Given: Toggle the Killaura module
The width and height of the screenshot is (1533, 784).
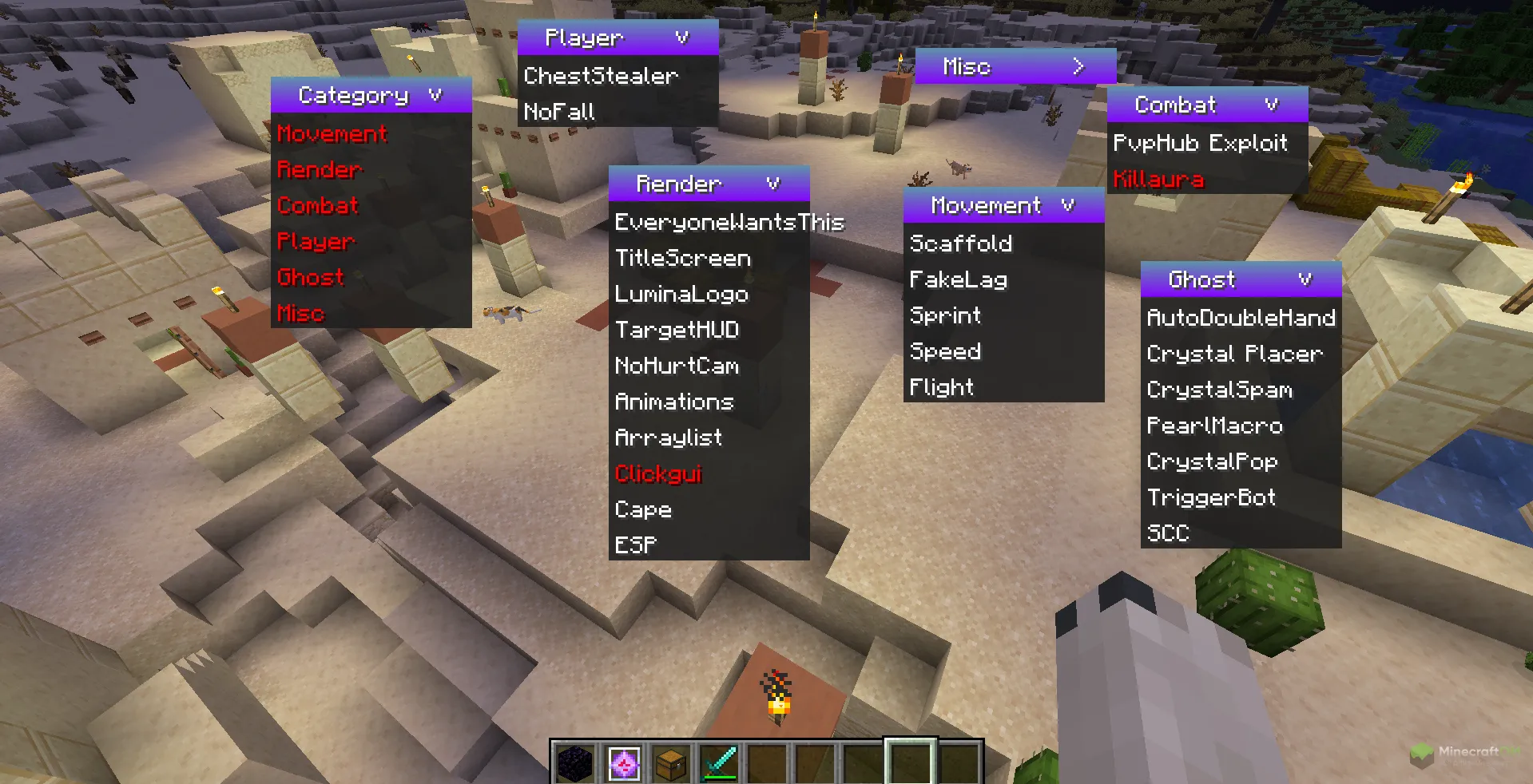Looking at the screenshot, I should pos(1158,179).
